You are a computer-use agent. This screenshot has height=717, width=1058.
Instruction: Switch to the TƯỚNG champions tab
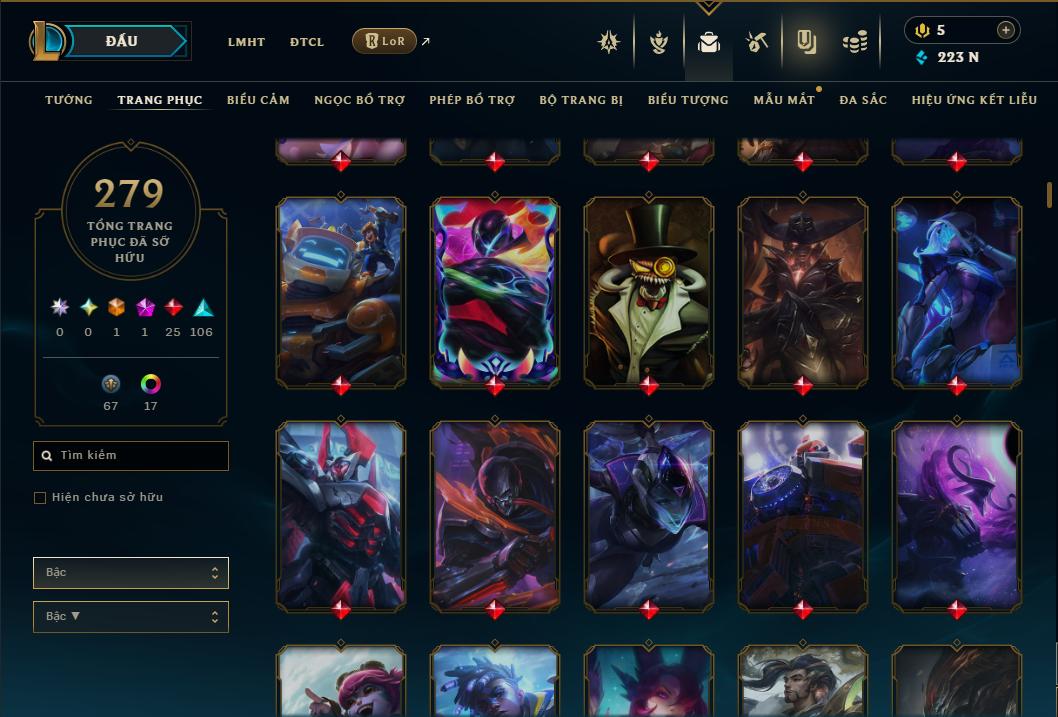[69, 100]
